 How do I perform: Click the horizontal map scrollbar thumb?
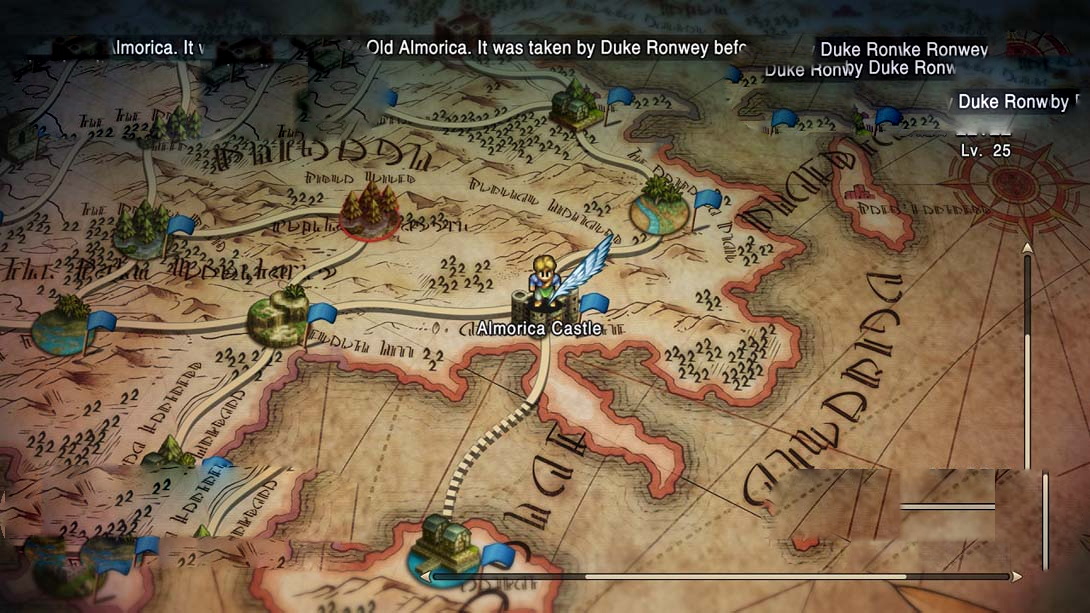click(x=745, y=577)
